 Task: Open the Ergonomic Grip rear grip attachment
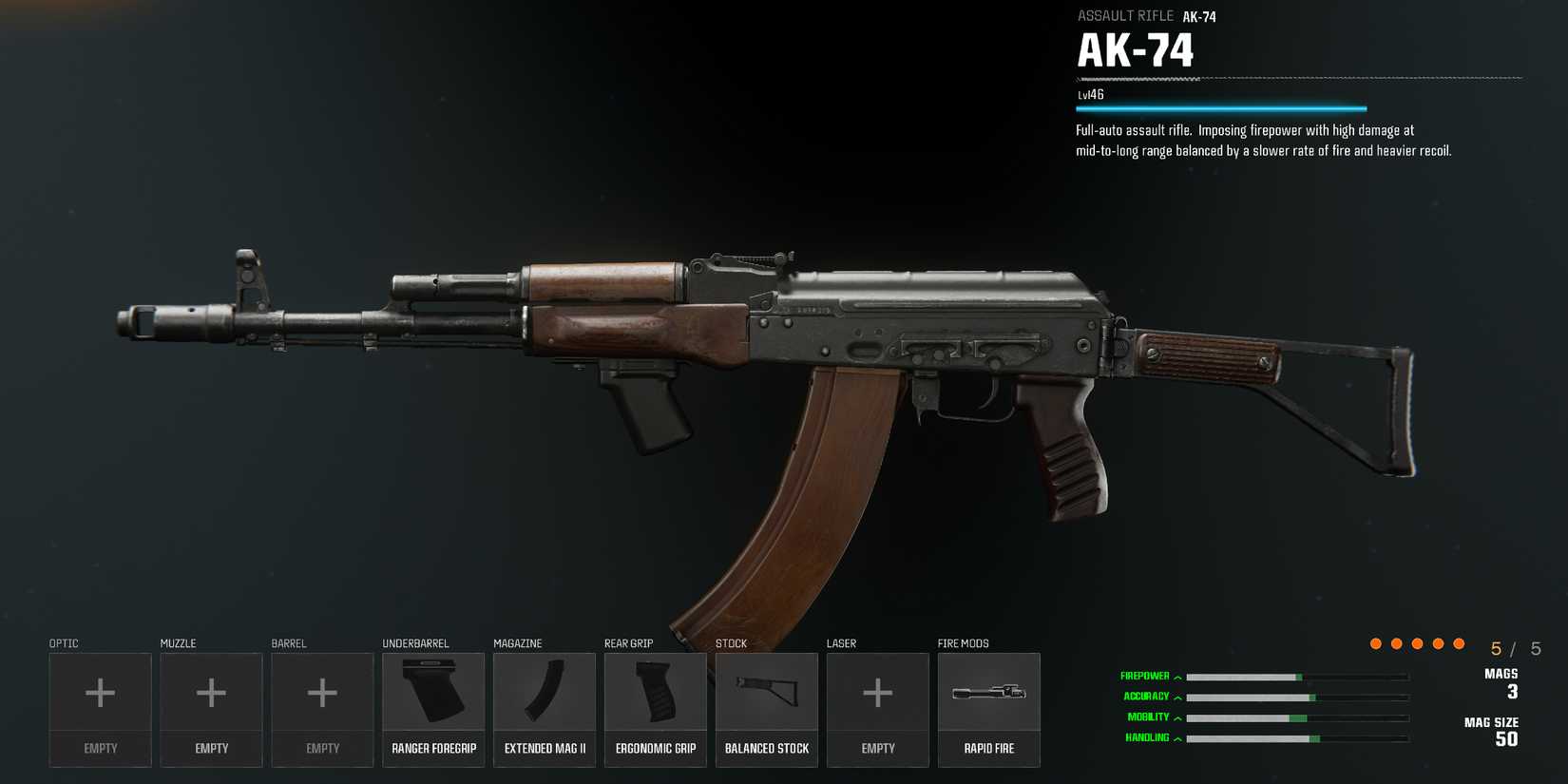656,692
